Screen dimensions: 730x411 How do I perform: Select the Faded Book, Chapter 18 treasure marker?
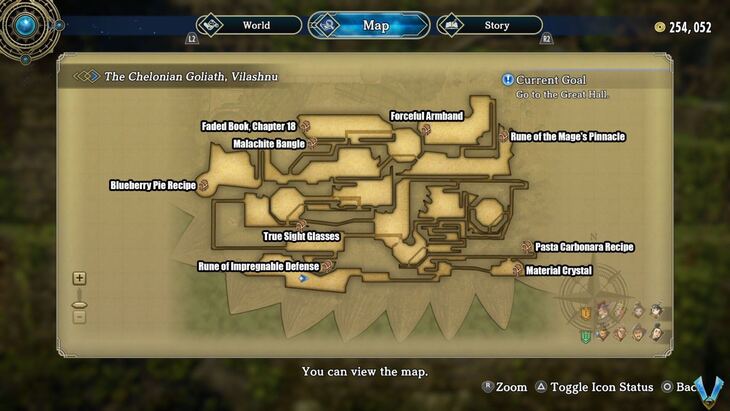(305, 128)
